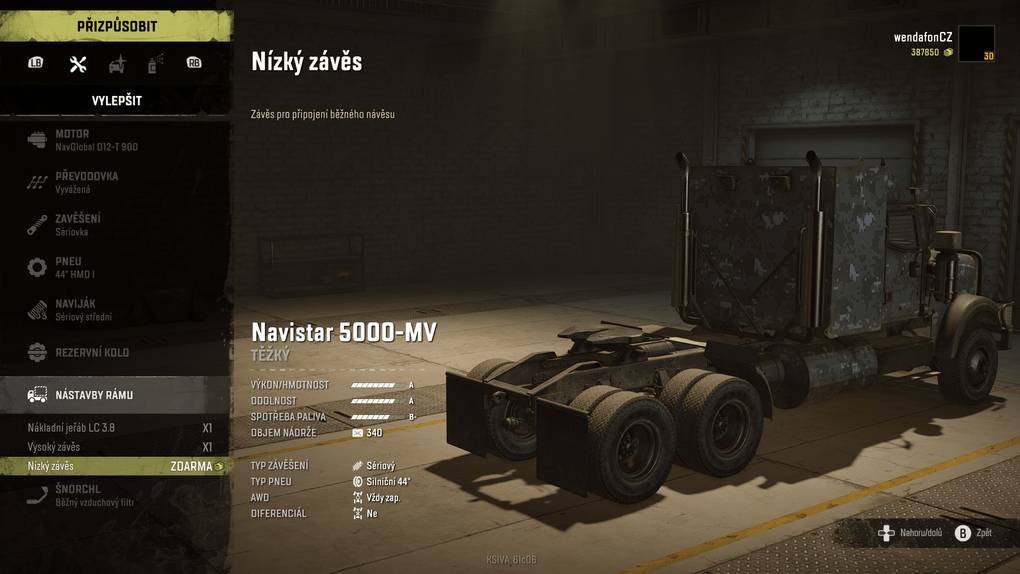Open the Zavěšení suspension category

pyautogui.click(x=115, y=224)
